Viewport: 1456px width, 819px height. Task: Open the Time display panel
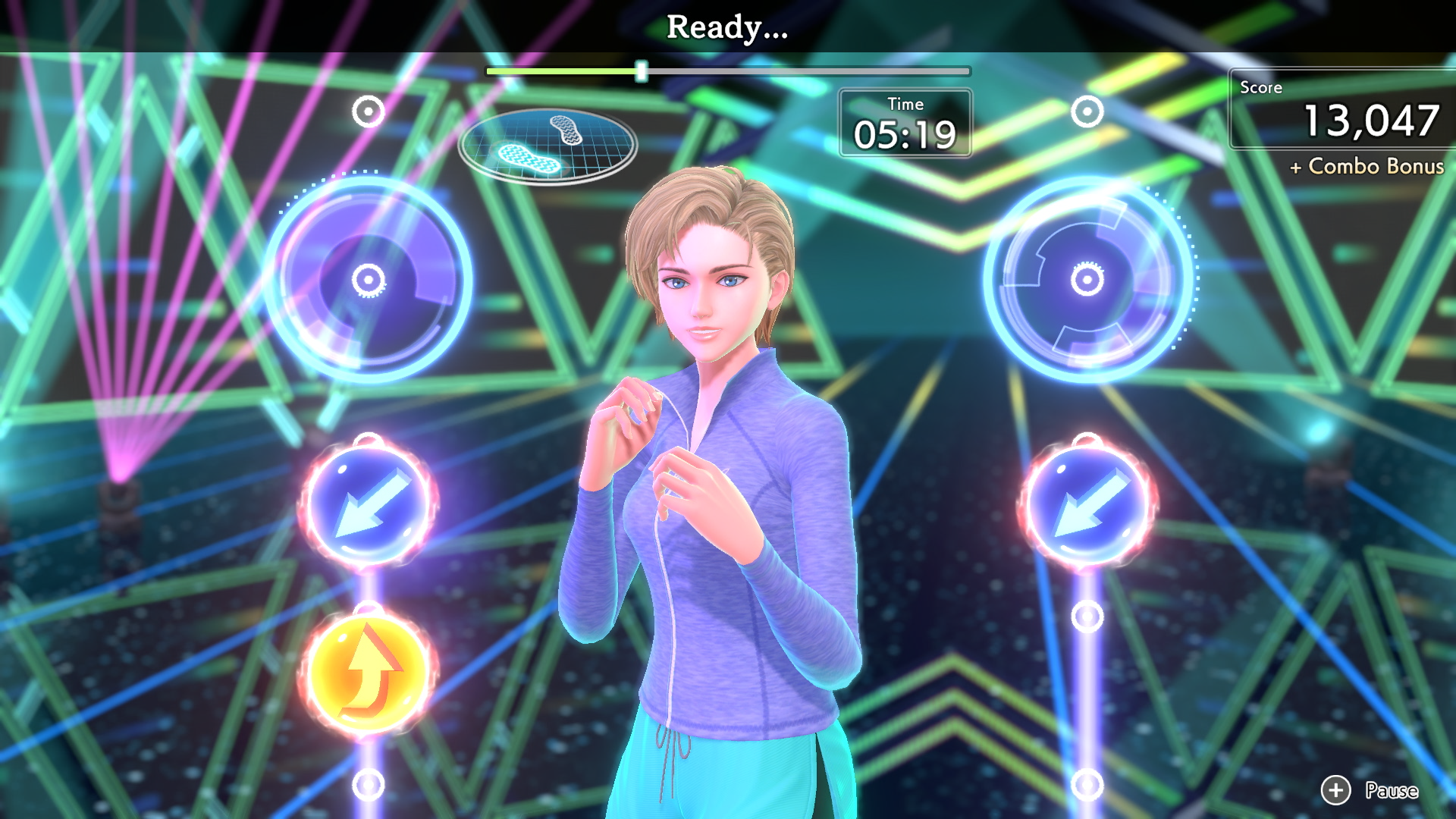click(905, 125)
